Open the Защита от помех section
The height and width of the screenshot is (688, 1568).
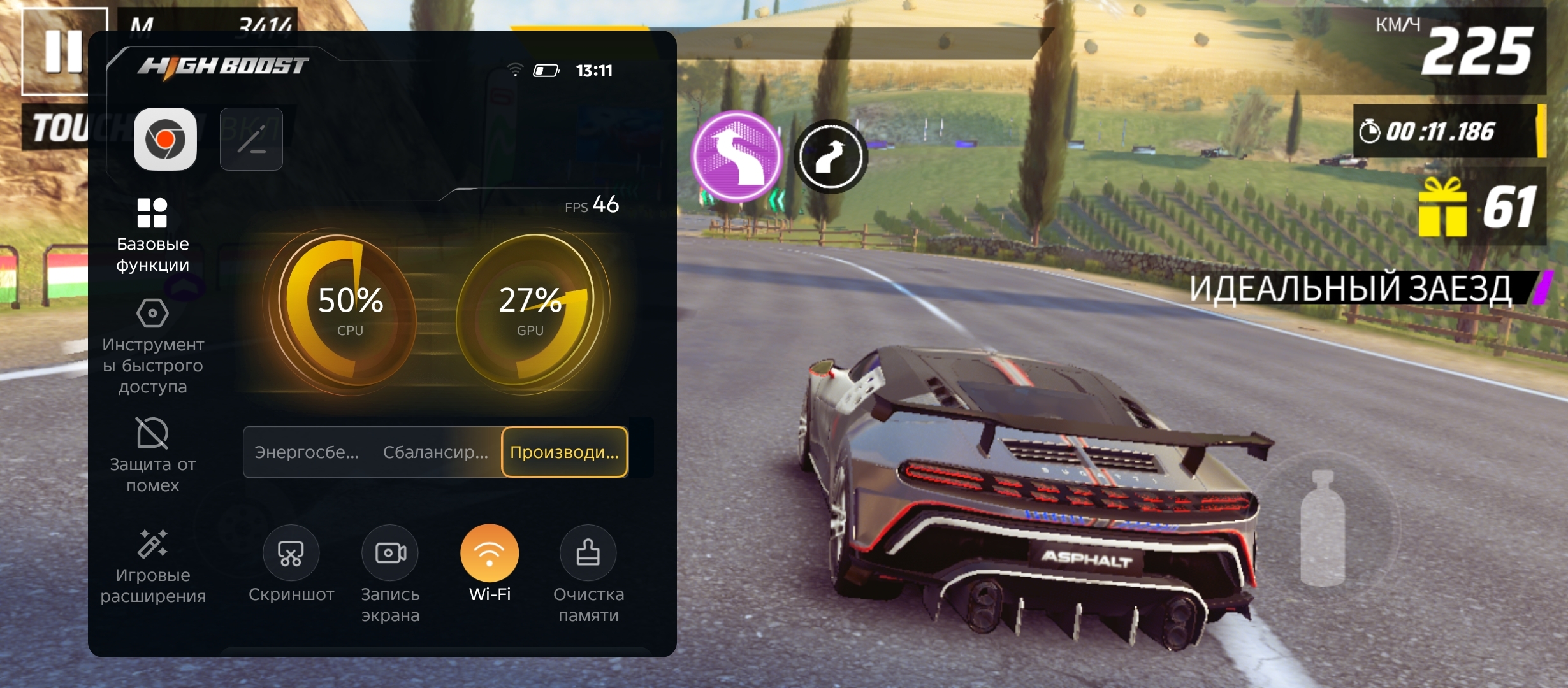click(152, 455)
